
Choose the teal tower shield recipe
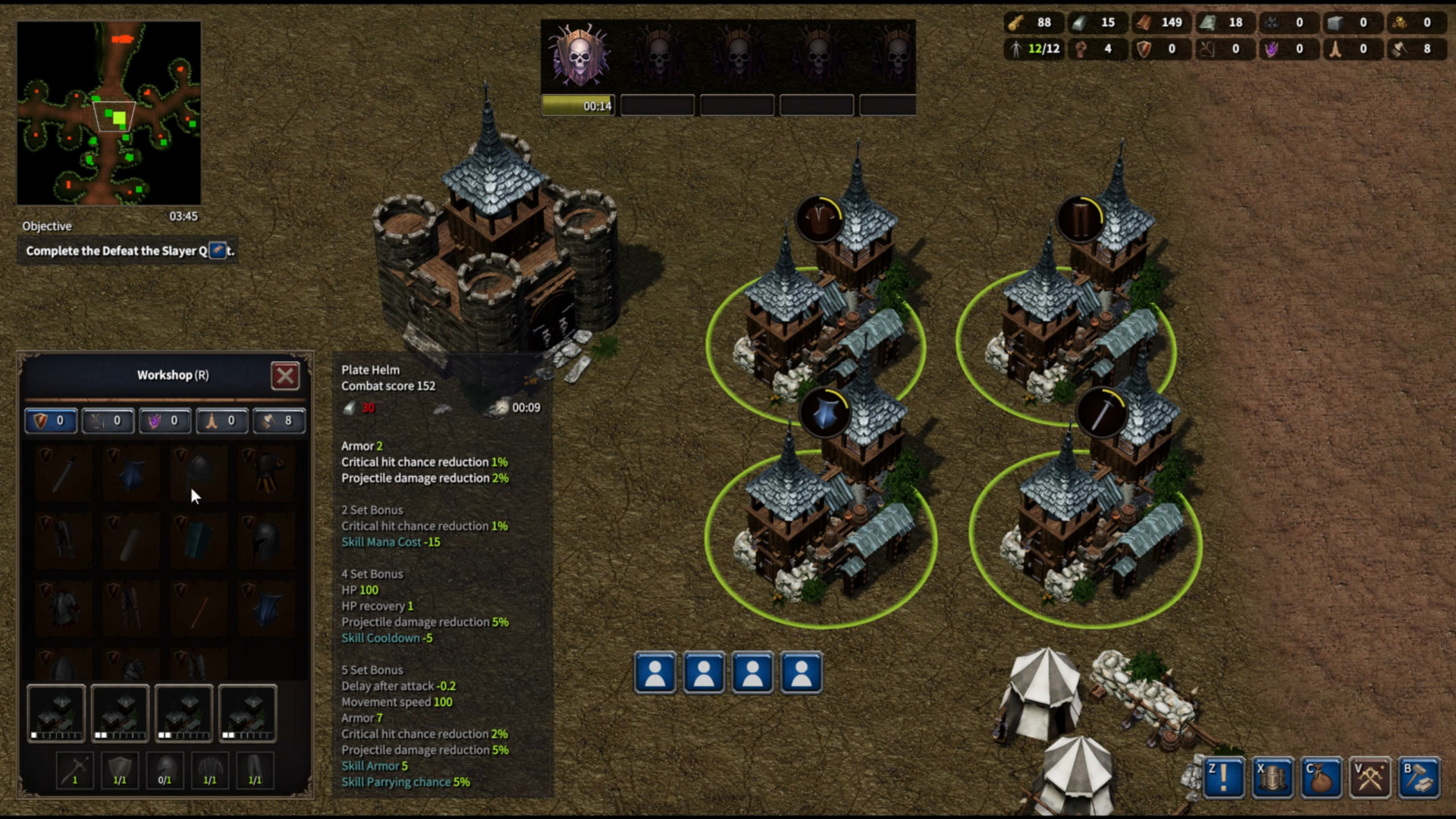pos(198,540)
